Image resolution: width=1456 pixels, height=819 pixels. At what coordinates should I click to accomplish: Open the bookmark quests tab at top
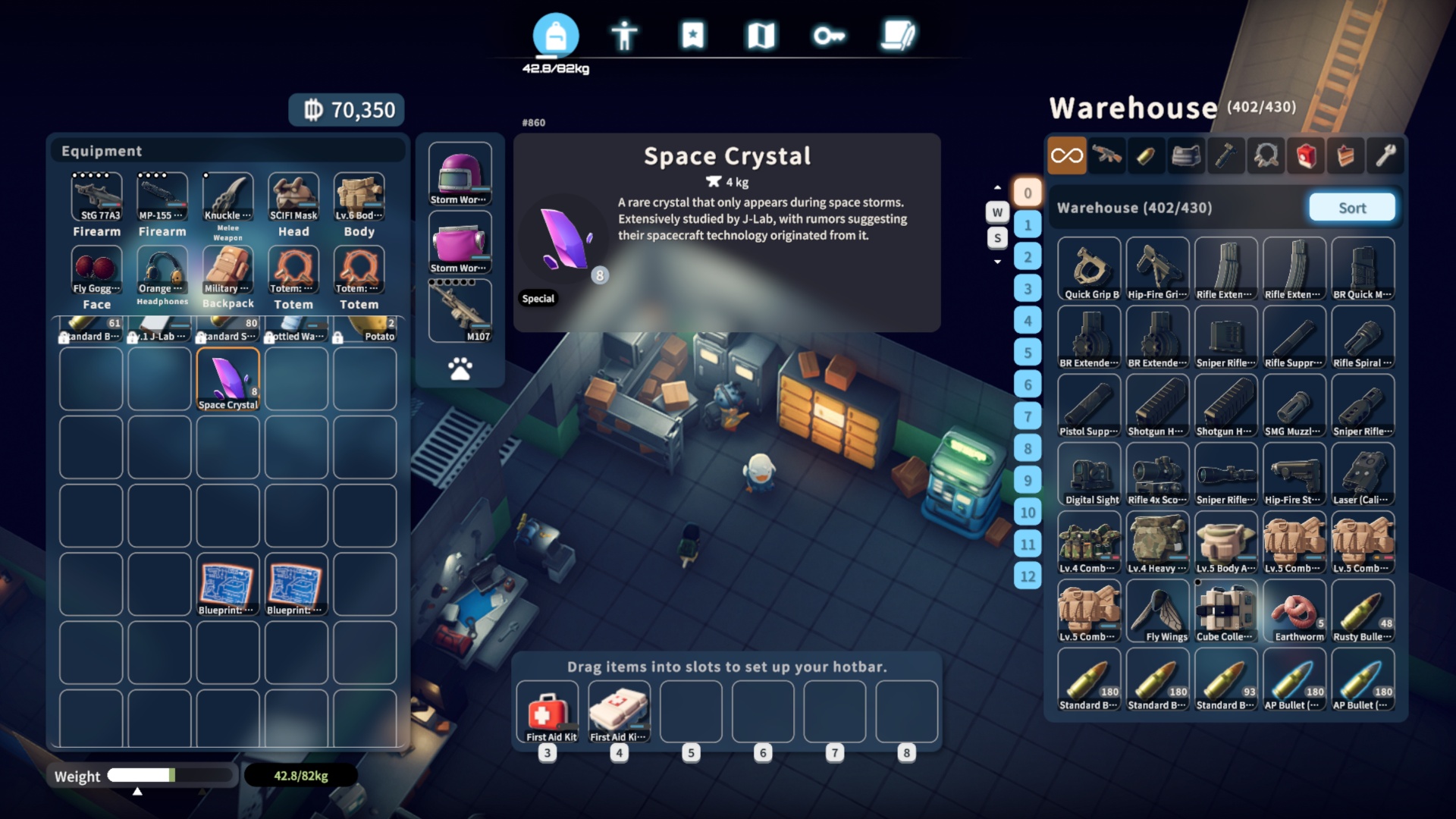click(692, 34)
